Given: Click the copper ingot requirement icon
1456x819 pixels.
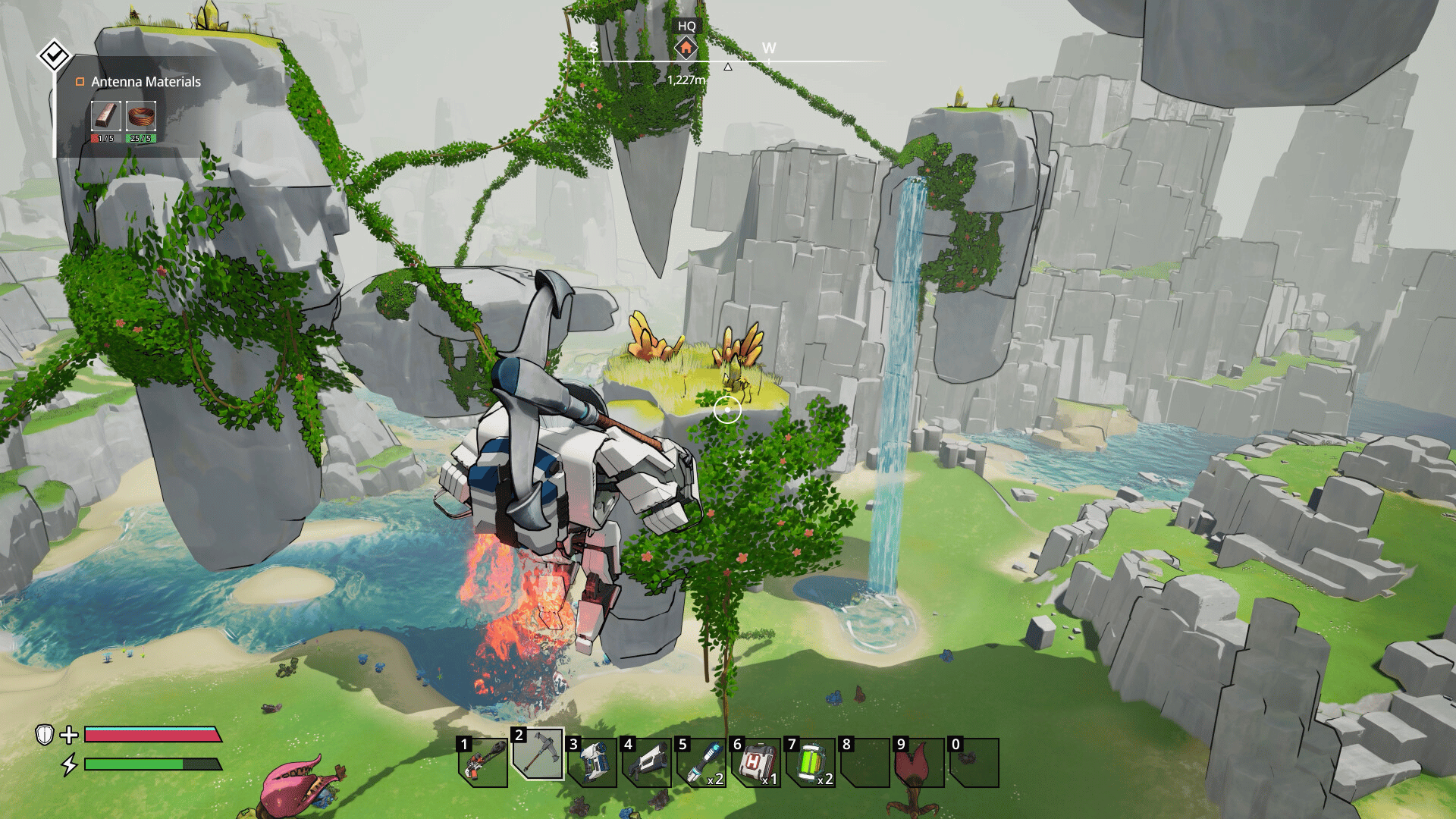Looking at the screenshot, I should pos(105,116).
